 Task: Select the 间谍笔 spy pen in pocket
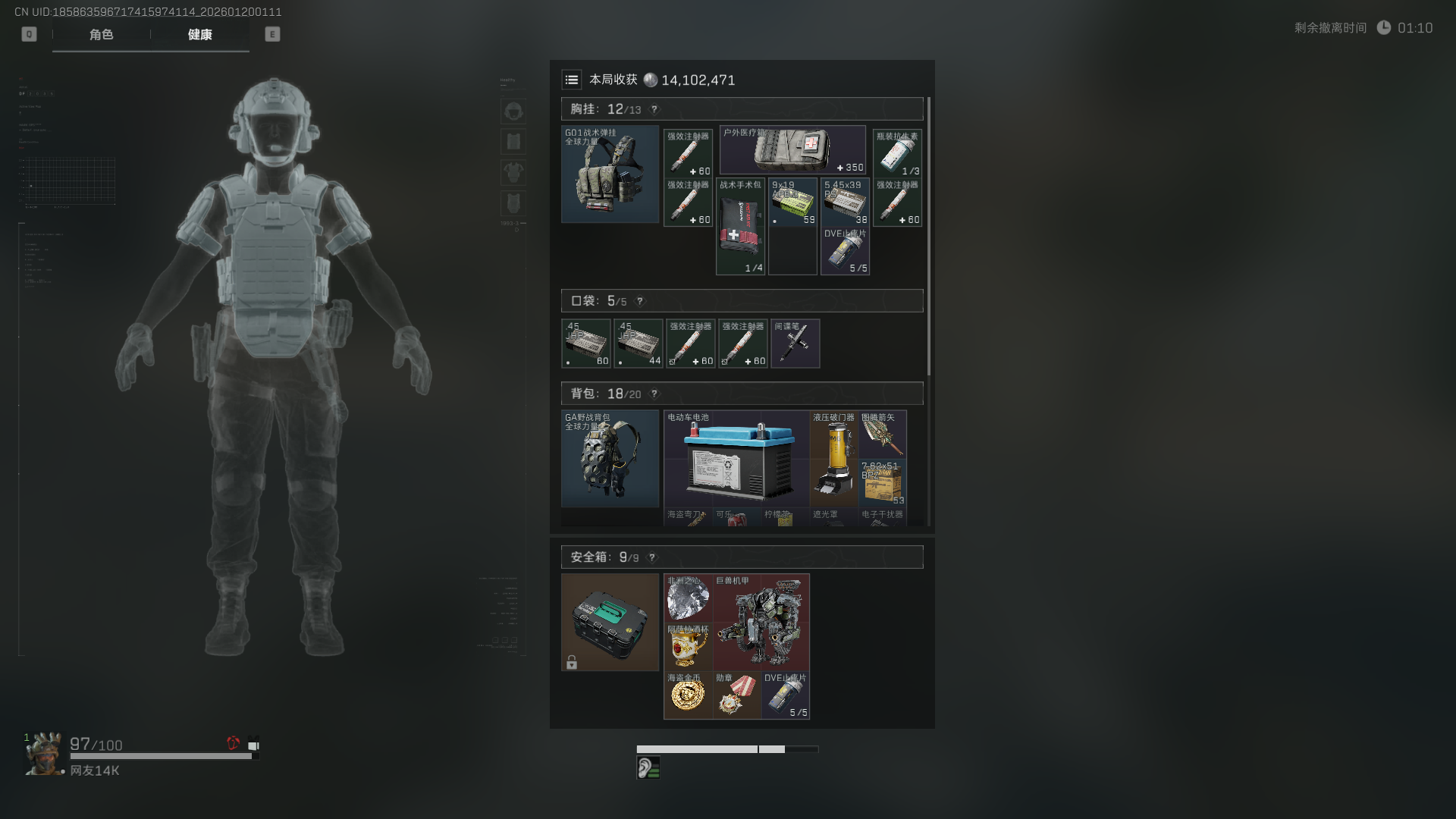[795, 344]
